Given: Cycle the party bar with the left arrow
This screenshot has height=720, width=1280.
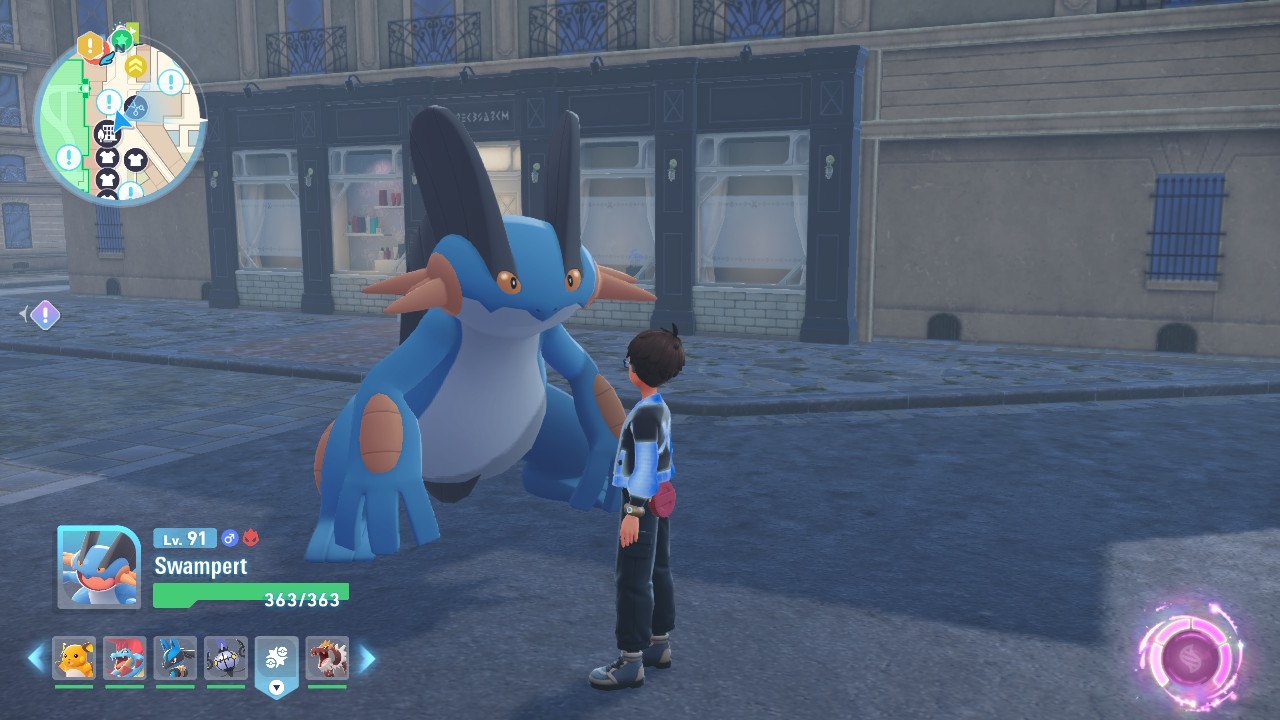Looking at the screenshot, I should pyautogui.click(x=36, y=658).
